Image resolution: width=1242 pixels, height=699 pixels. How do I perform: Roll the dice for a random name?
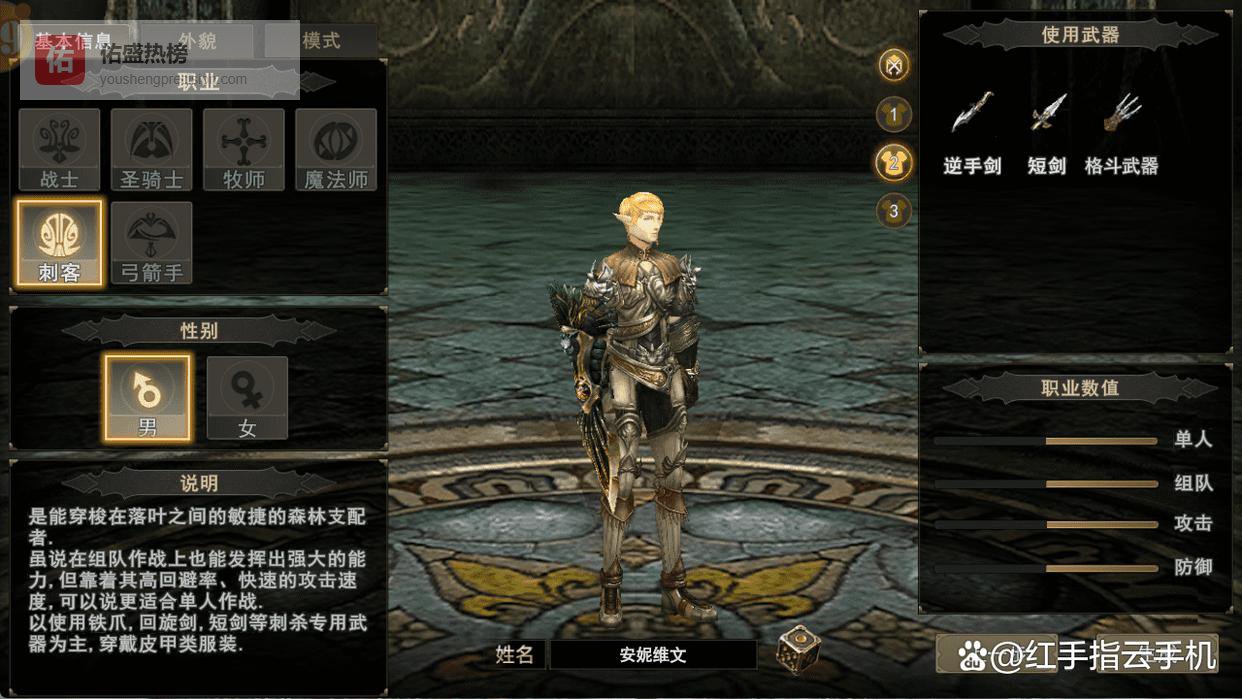click(798, 649)
